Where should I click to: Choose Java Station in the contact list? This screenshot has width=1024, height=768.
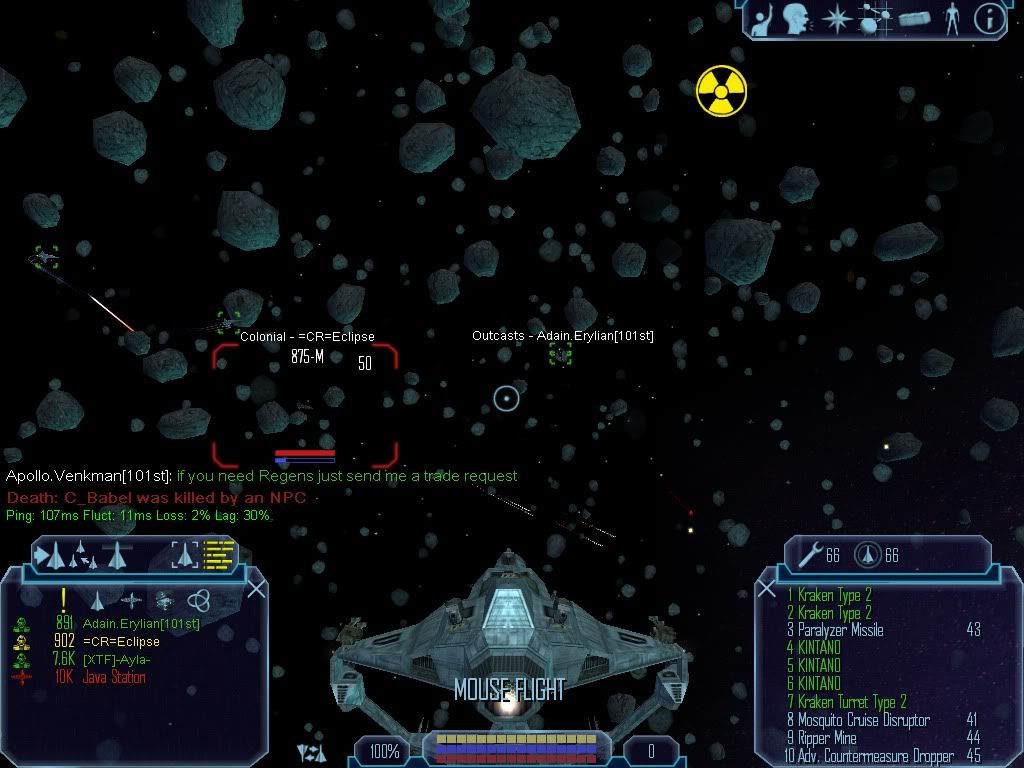tap(117, 678)
